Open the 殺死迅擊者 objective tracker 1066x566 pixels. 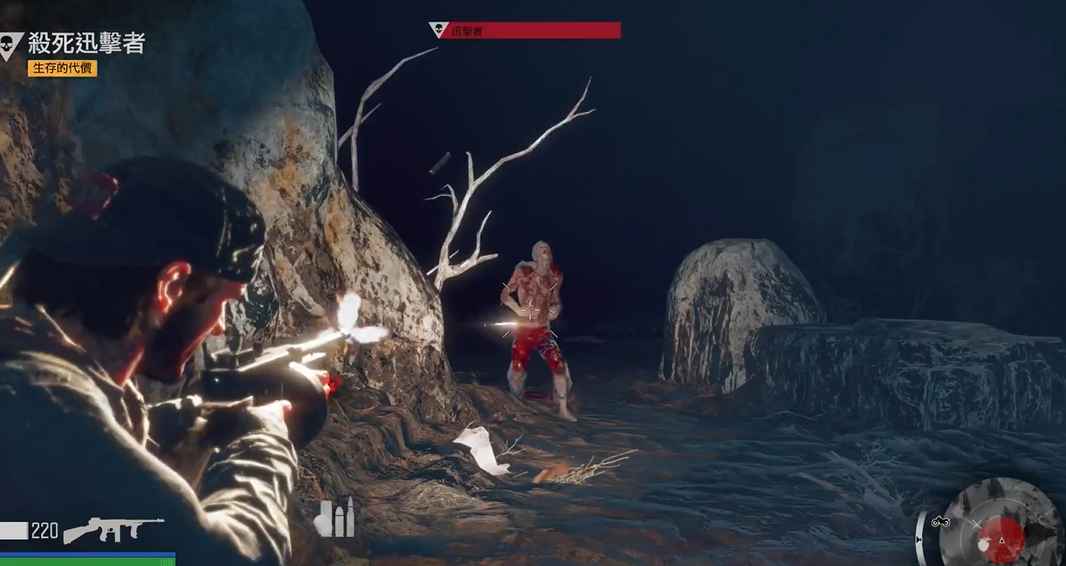[x=87, y=43]
